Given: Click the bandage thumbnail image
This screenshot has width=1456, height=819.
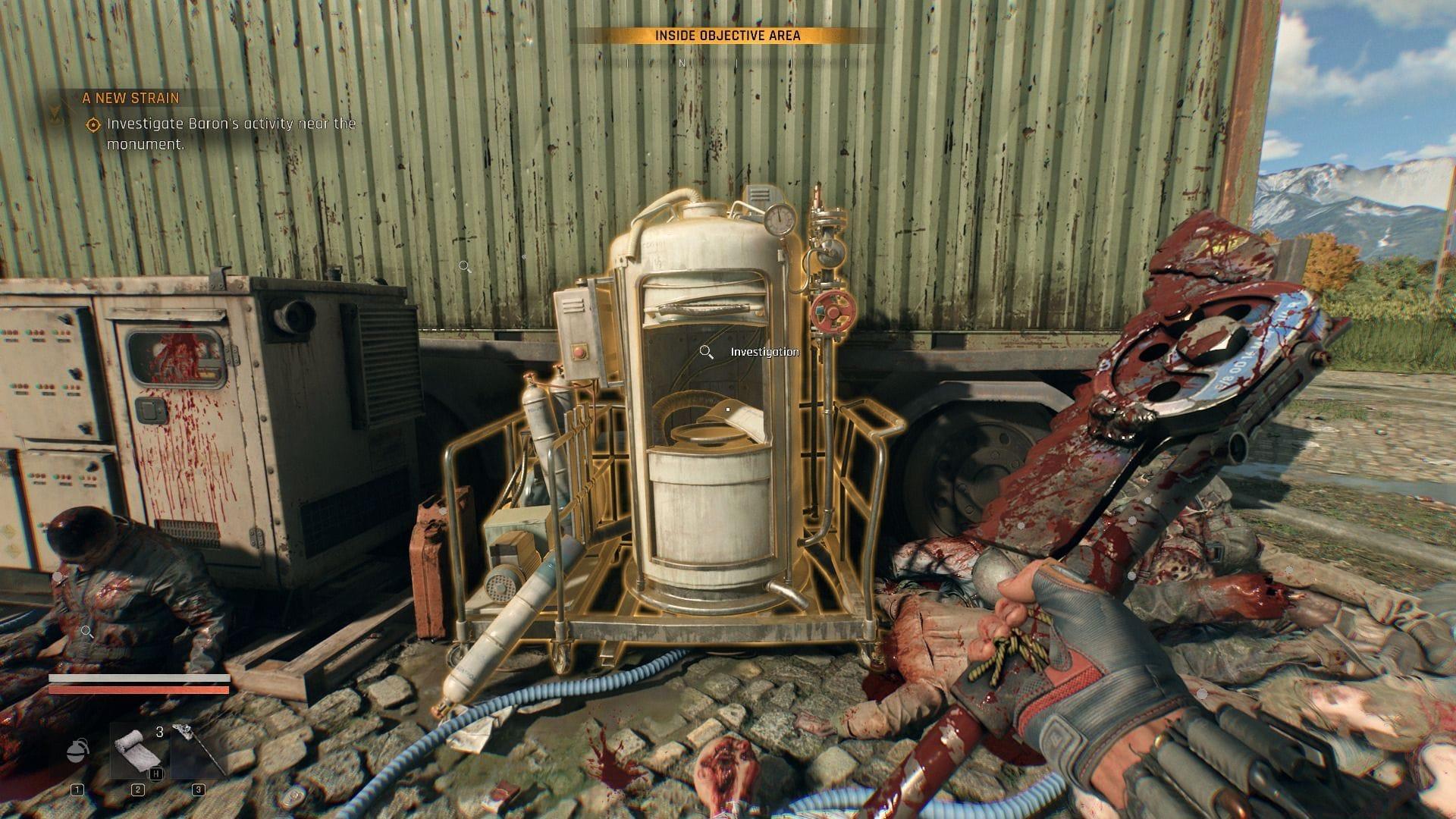Looking at the screenshot, I should pos(135,751).
